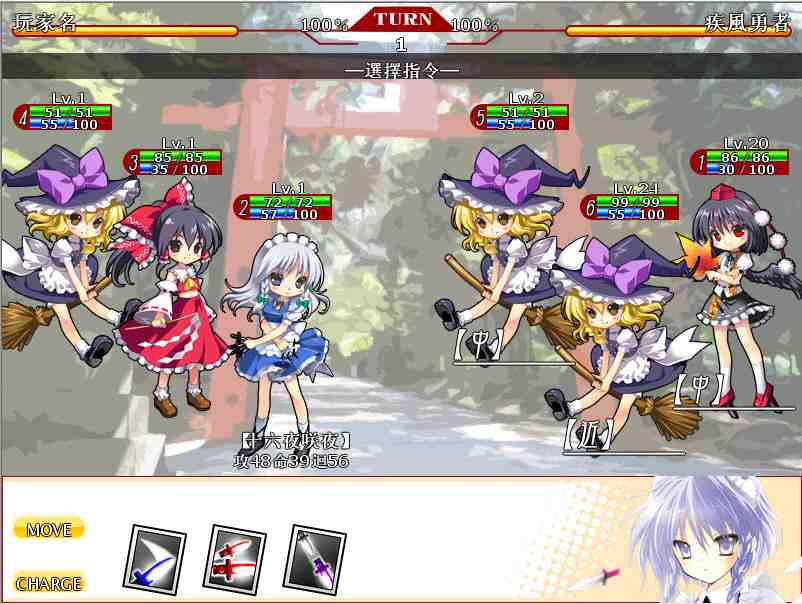
Task: Select the CHARGE command
Action: click(49, 583)
